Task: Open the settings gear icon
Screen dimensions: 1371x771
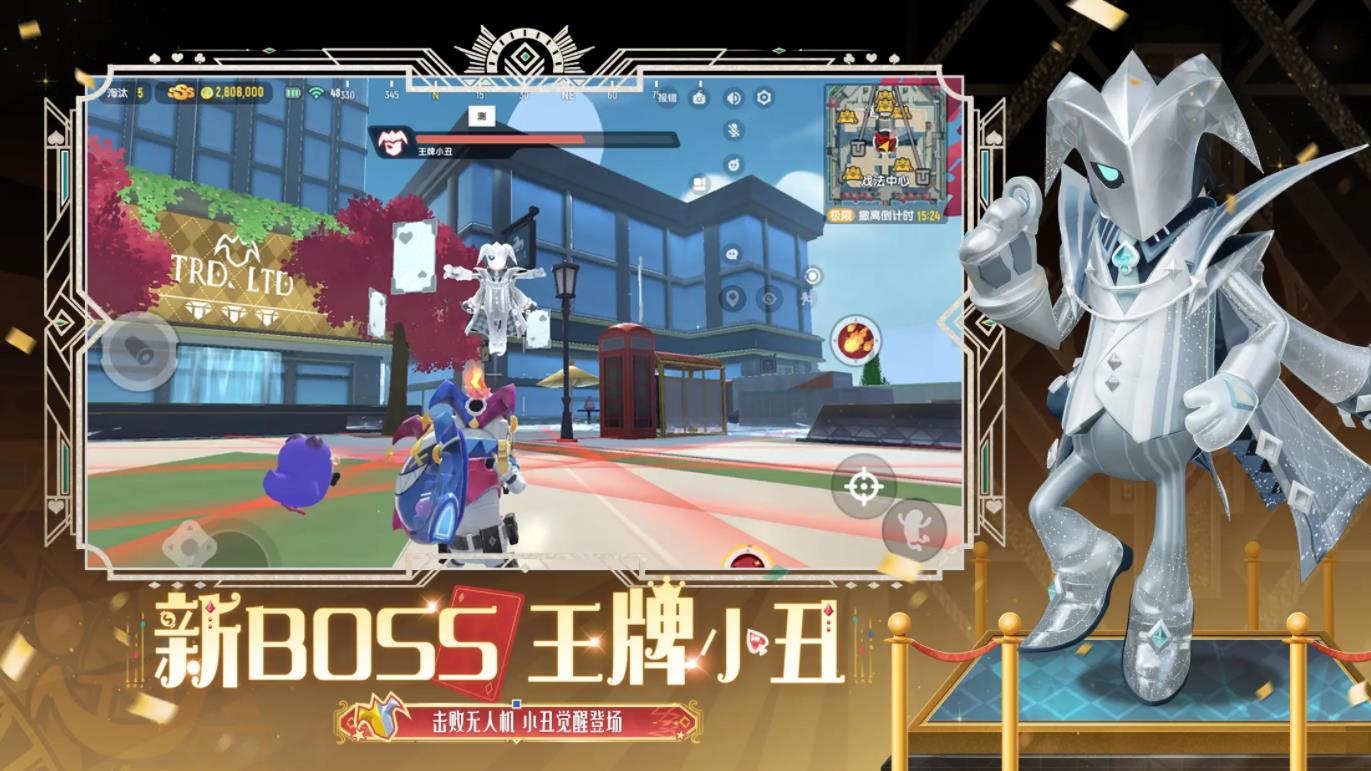Action: click(765, 97)
